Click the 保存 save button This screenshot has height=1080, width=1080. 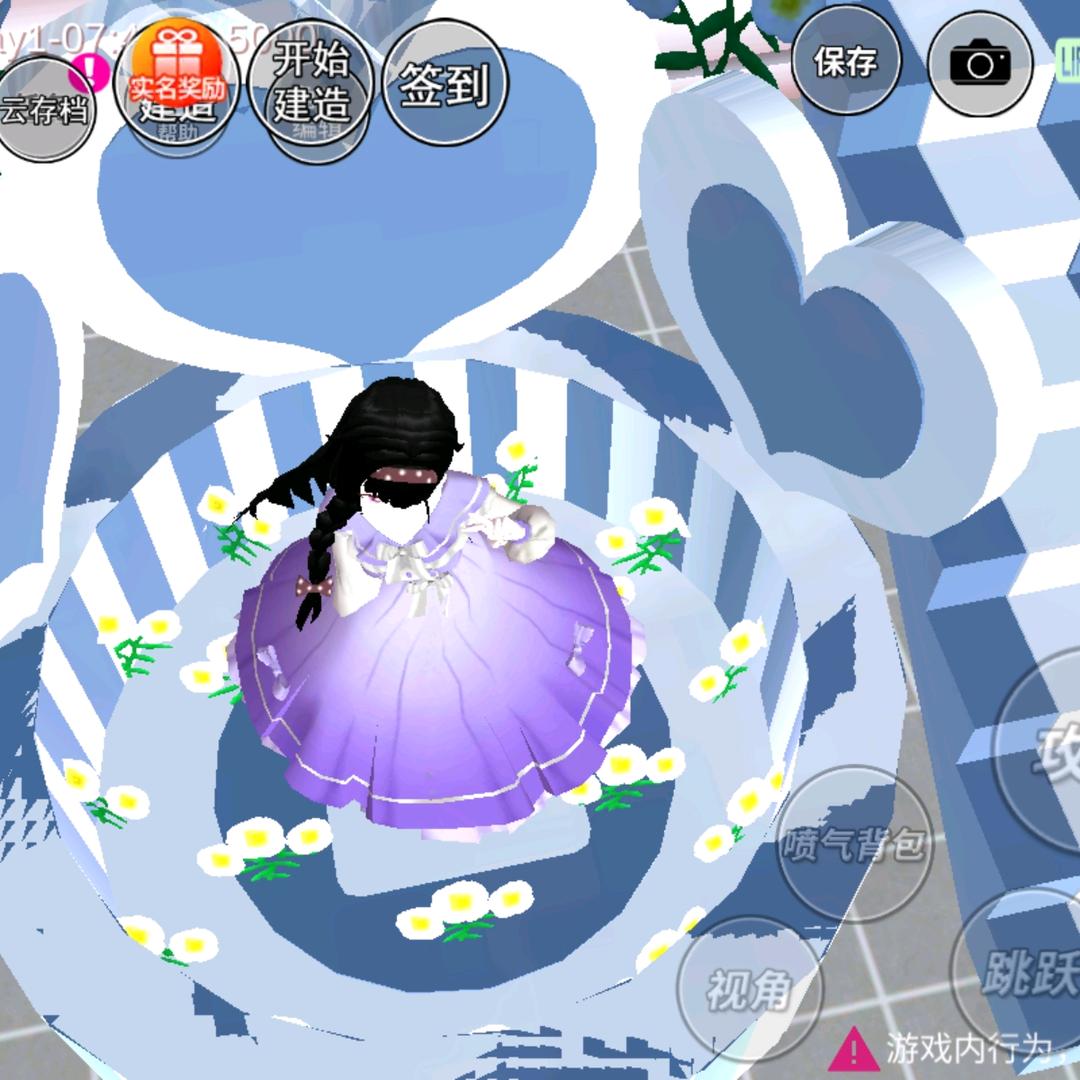(845, 62)
